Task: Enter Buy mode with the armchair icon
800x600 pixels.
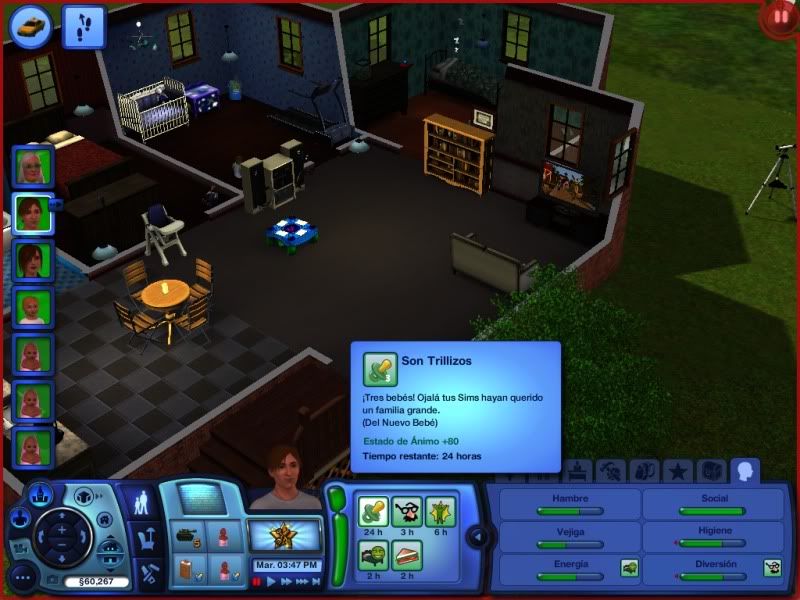Action: (148, 538)
